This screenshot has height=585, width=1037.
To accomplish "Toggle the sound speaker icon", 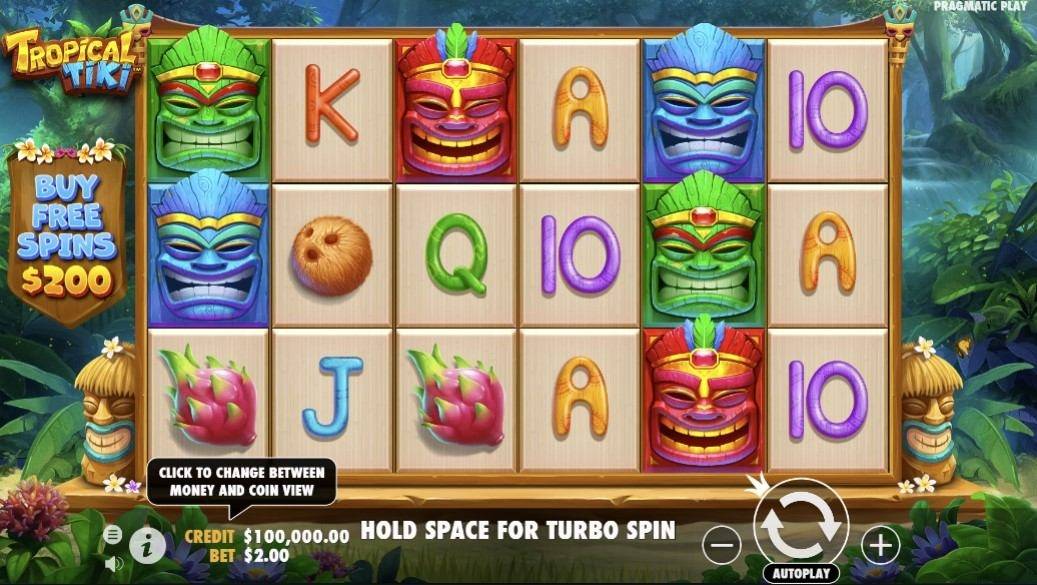I will (112, 563).
